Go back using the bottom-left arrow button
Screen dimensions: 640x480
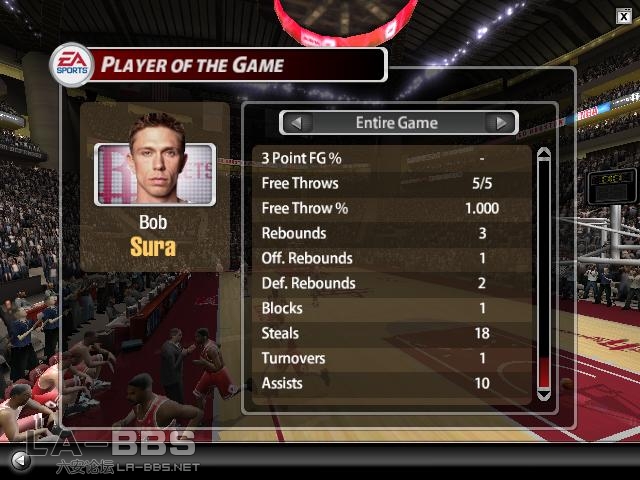pos(19,460)
